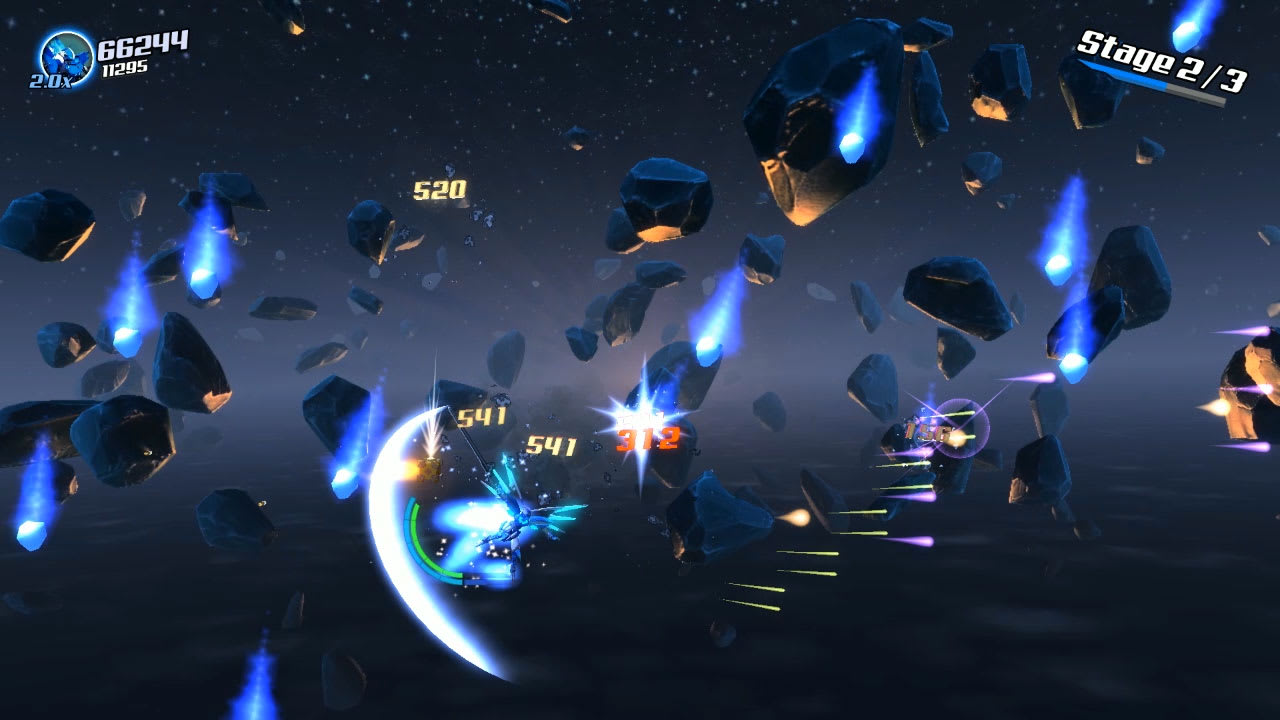The width and height of the screenshot is (1280, 720).
Task: Click the orange 312 damage number
Action: pos(649,438)
